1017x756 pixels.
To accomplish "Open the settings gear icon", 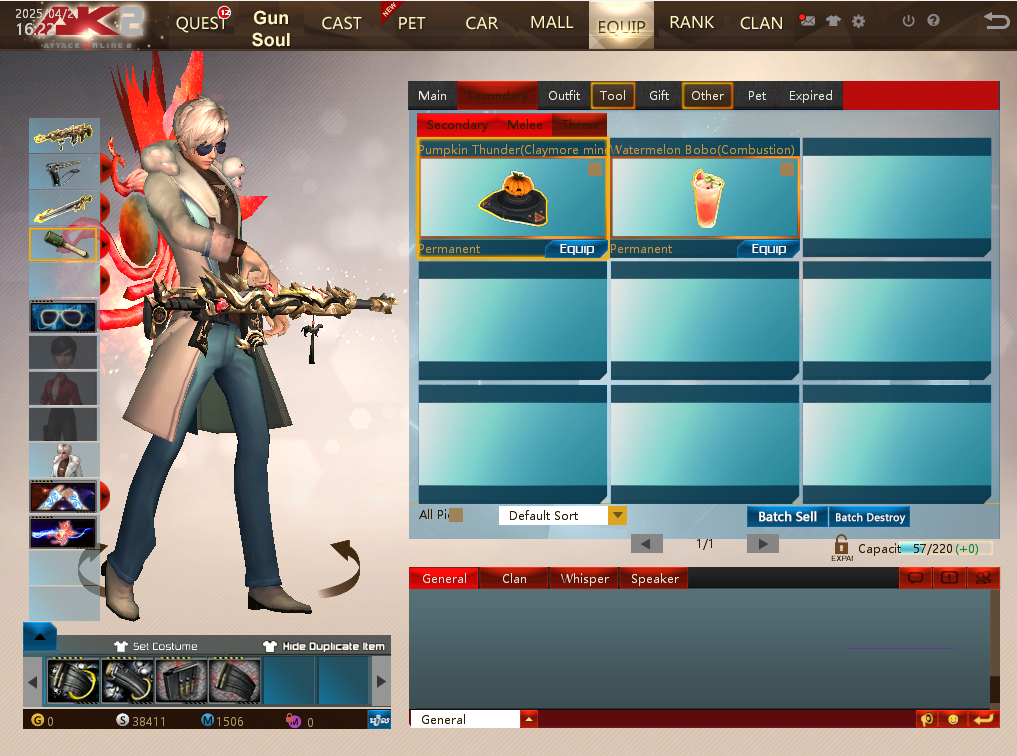I will [858, 21].
